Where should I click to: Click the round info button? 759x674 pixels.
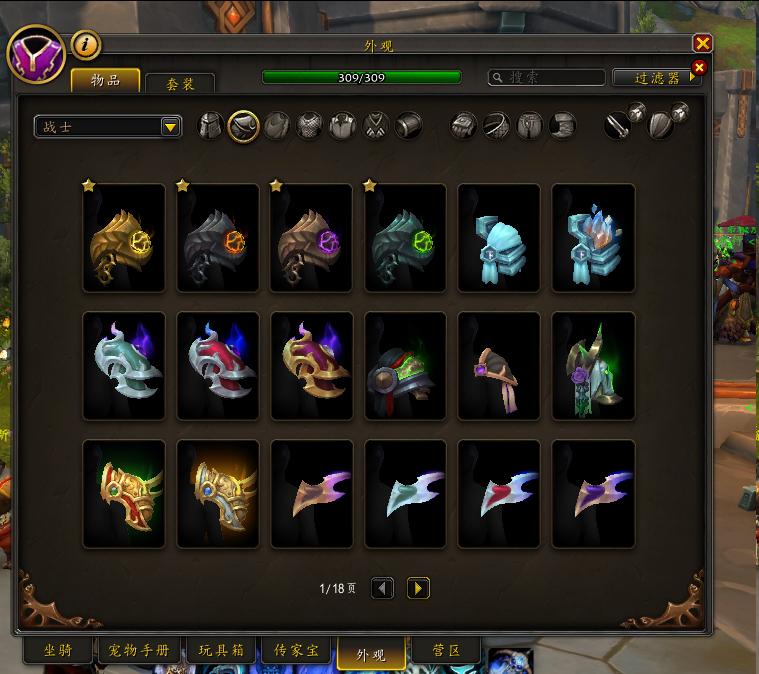coord(86,44)
